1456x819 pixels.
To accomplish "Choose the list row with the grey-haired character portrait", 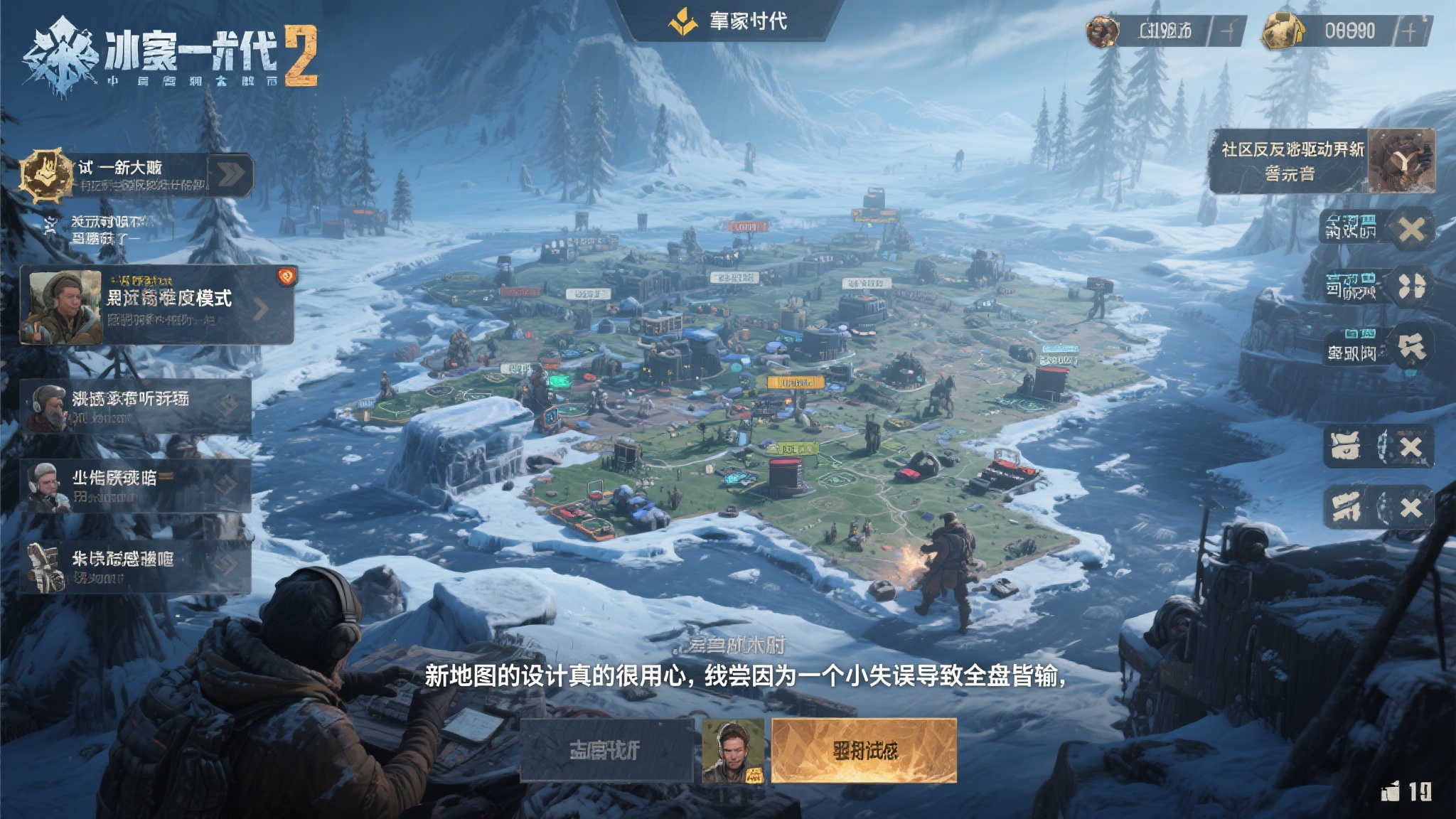I will (x=136, y=486).
